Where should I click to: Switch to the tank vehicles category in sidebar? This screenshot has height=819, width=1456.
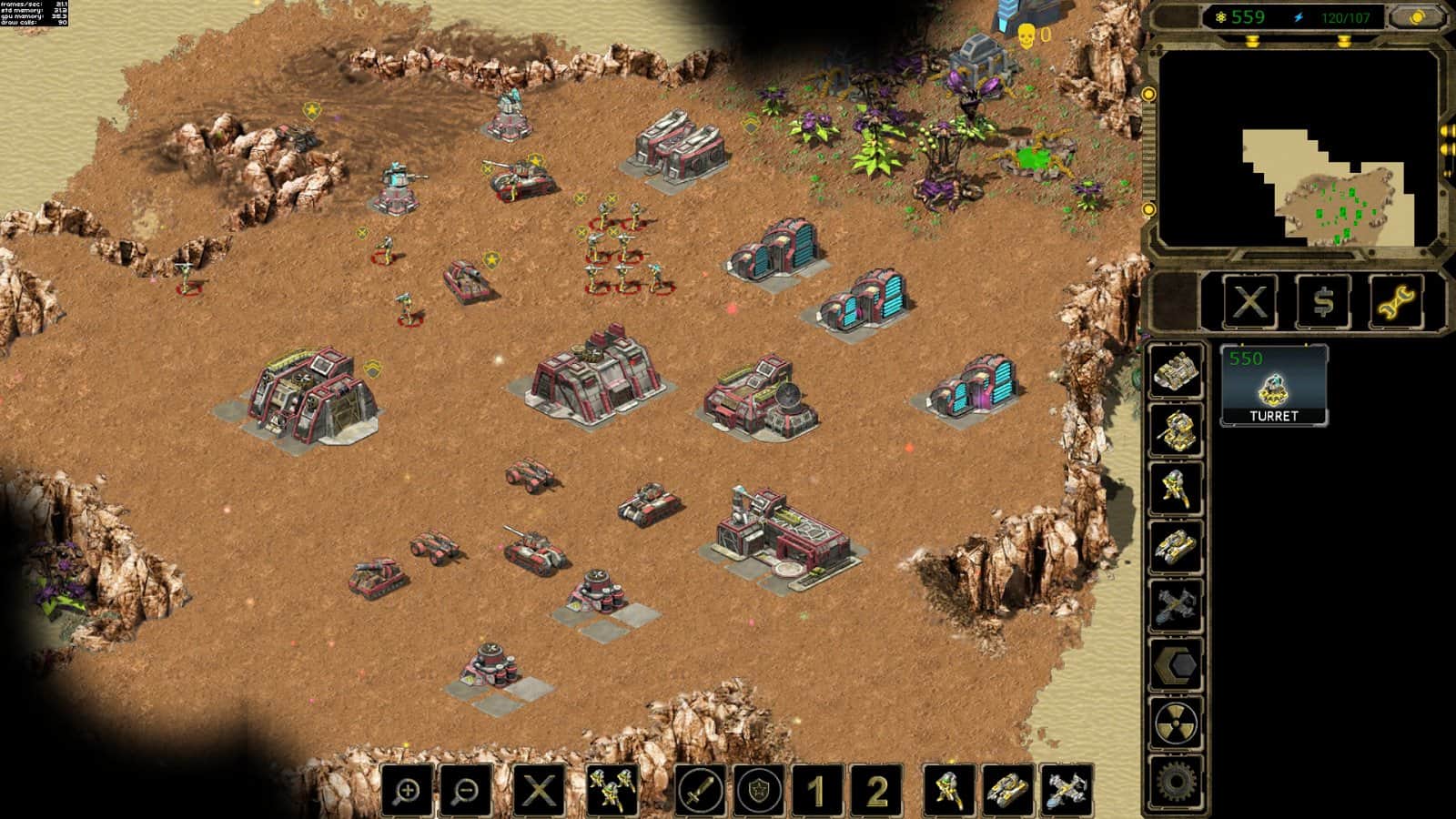pos(1175,547)
